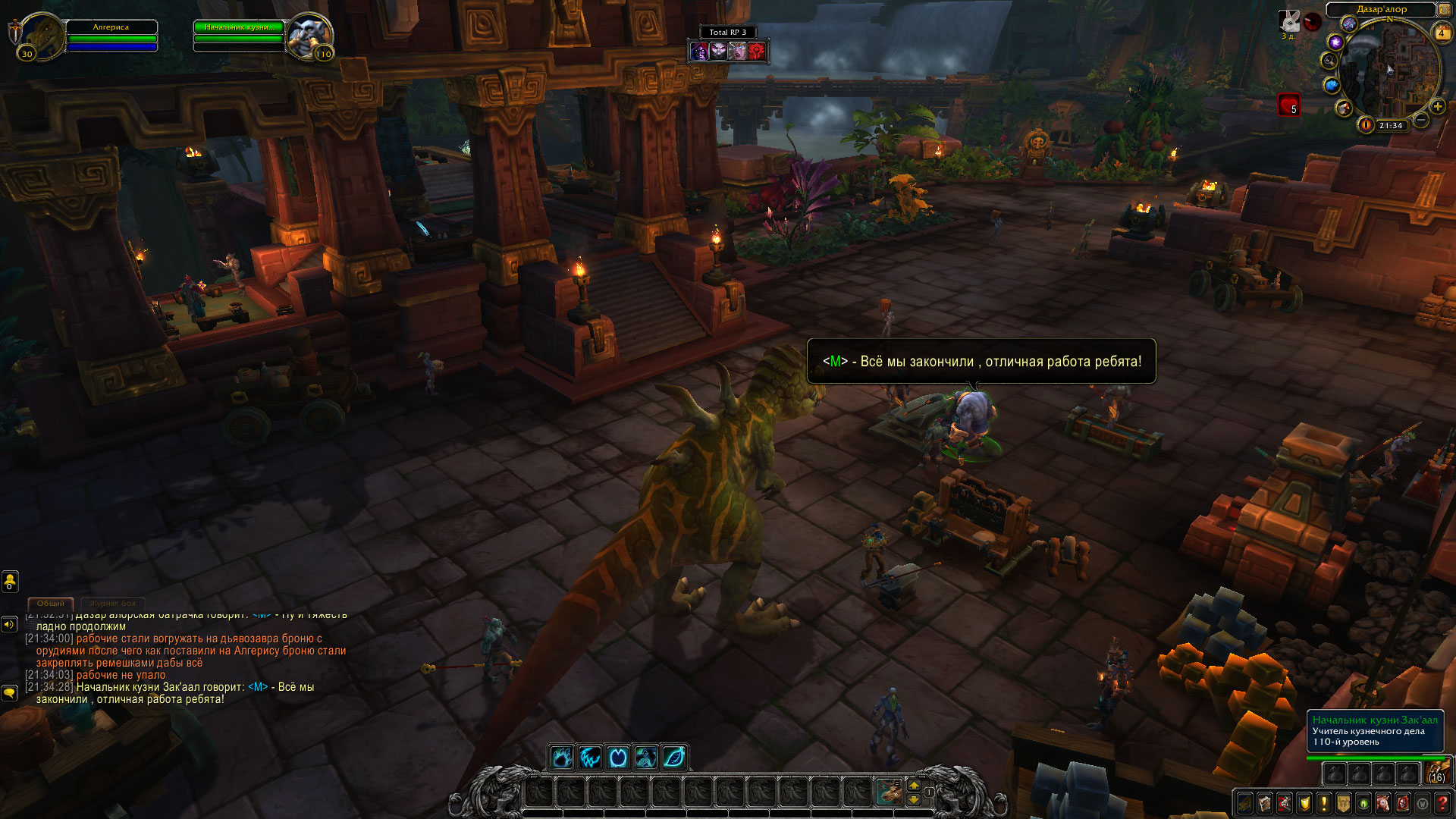
Task: Open the backpack showing 16 free slots
Action: pyautogui.click(x=1436, y=773)
